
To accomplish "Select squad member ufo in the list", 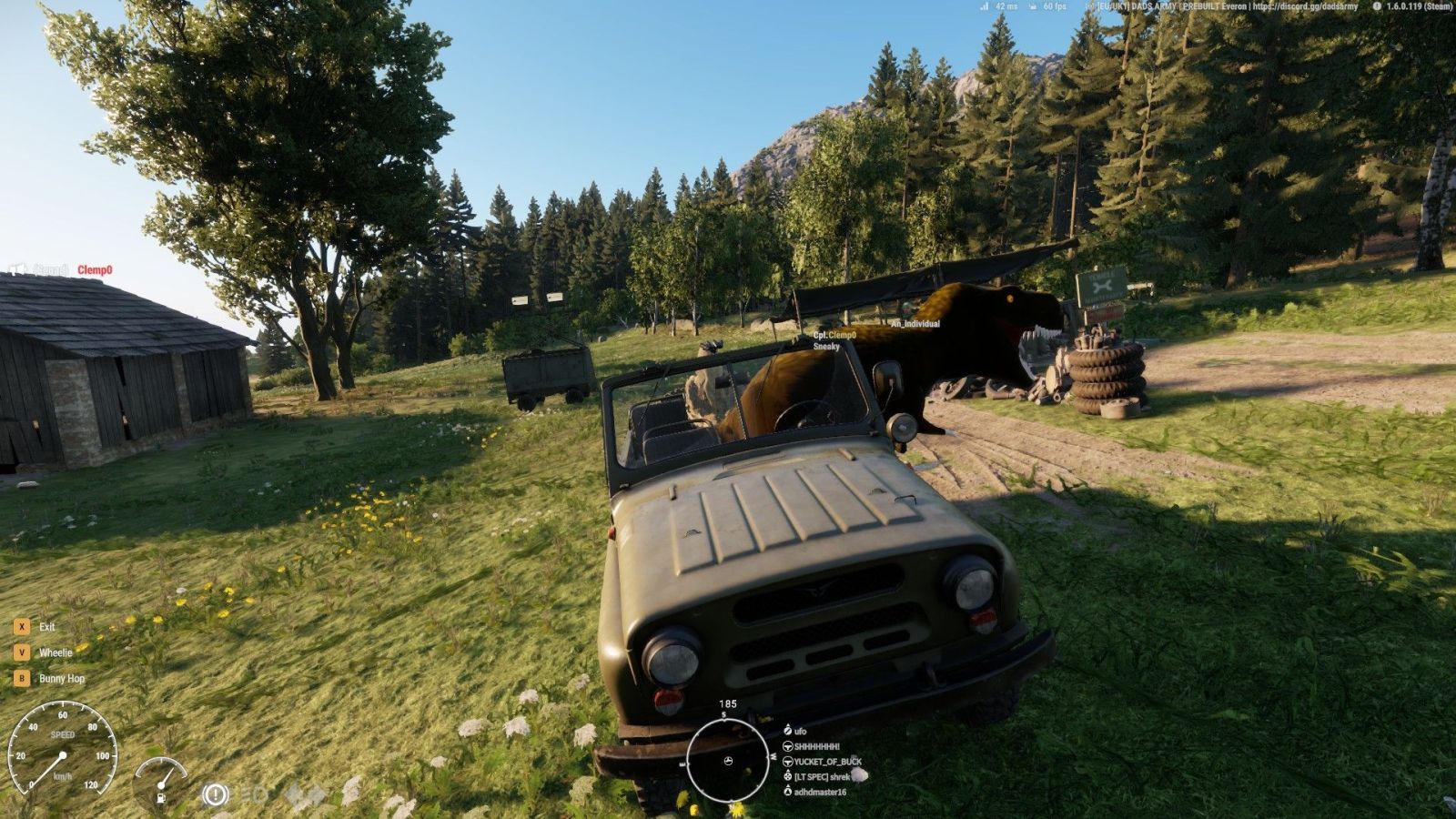I will click(x=800, y=731).
